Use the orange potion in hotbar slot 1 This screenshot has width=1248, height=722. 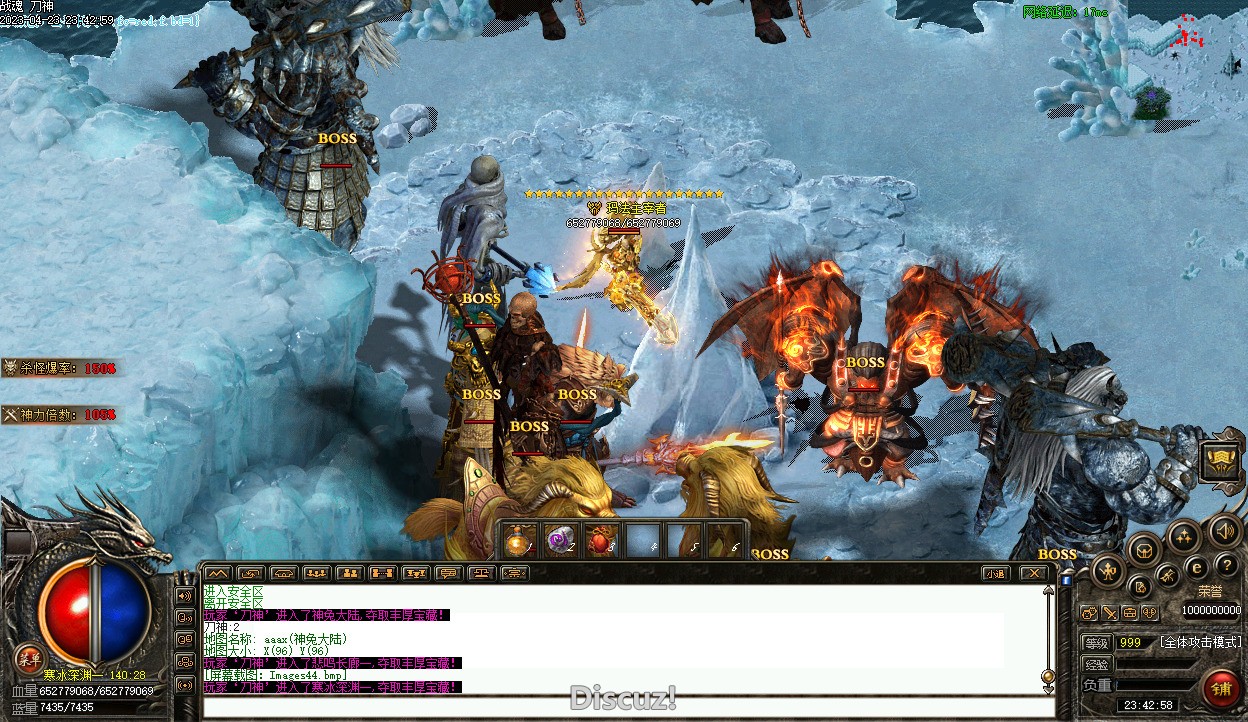click(518, 541)
